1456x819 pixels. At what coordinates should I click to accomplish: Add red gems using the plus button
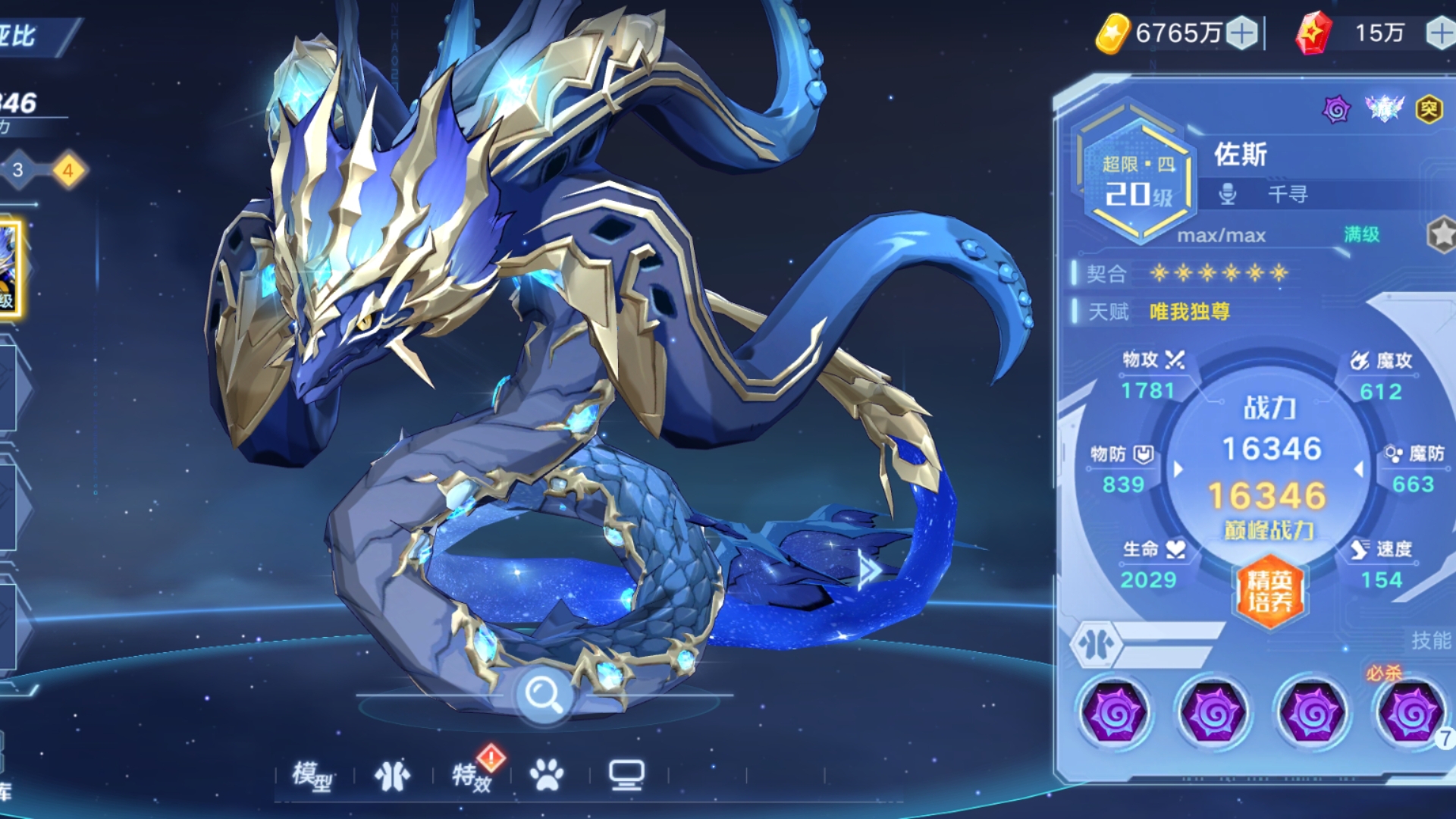point(1440,33)
